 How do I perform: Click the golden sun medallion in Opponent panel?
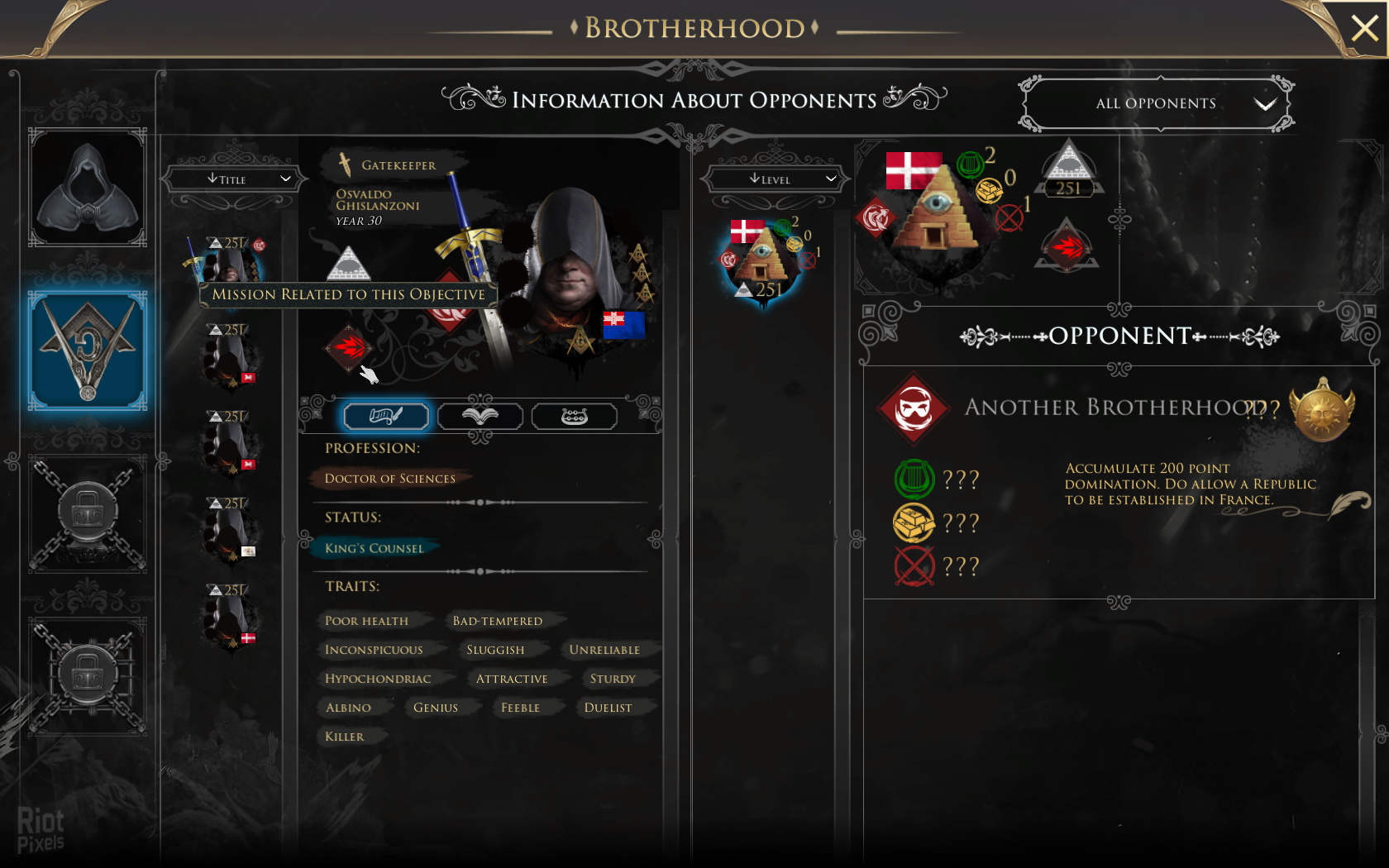click(x=1321, y=410)
